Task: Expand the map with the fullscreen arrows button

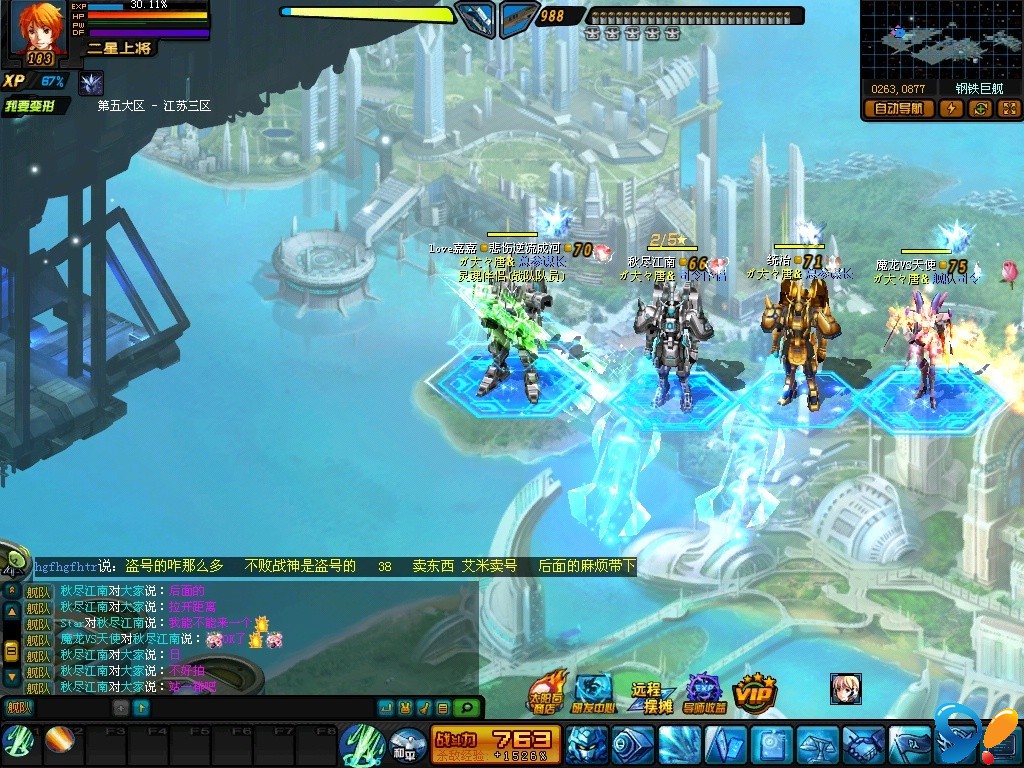Action: (1008, 109)
